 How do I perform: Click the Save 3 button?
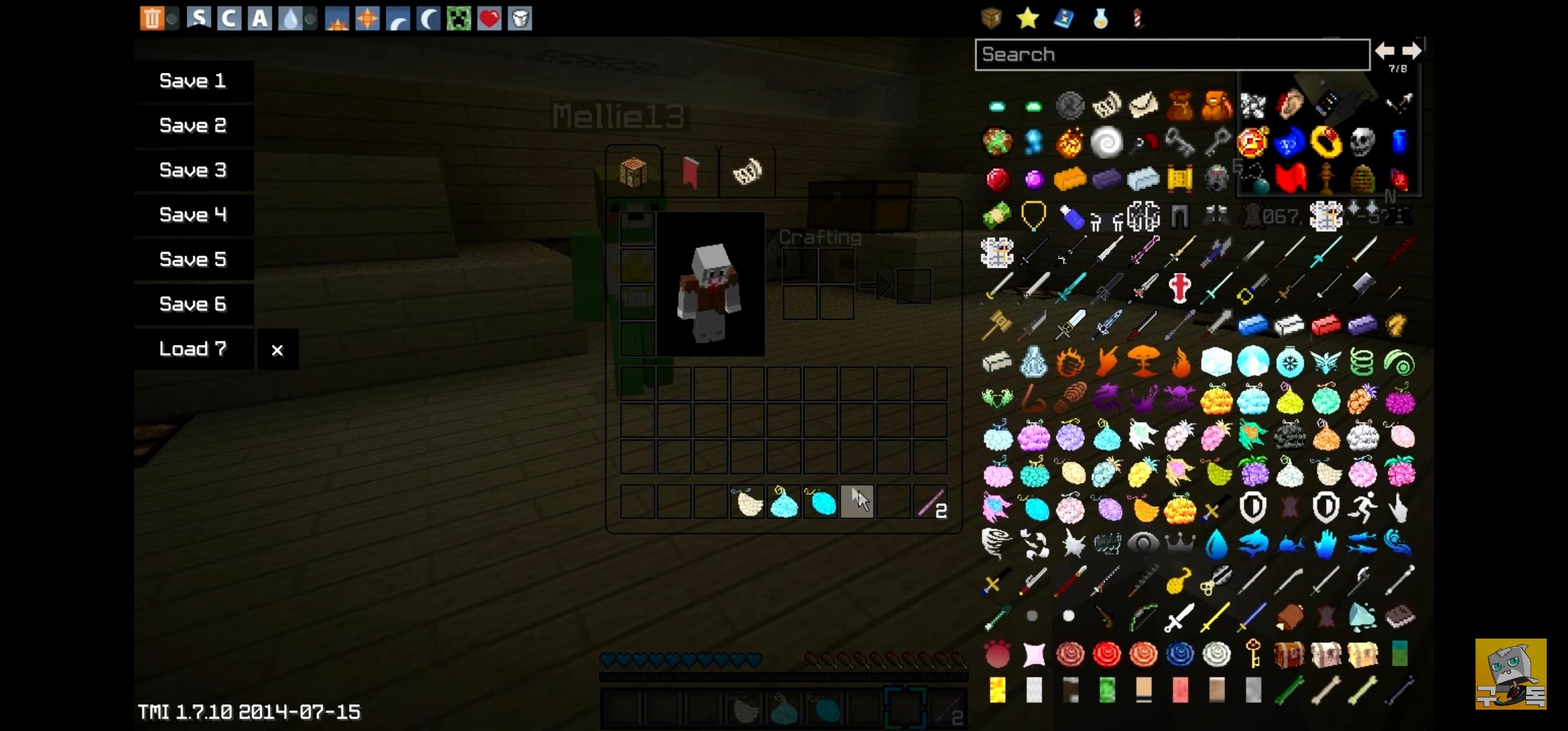[192, 171]
